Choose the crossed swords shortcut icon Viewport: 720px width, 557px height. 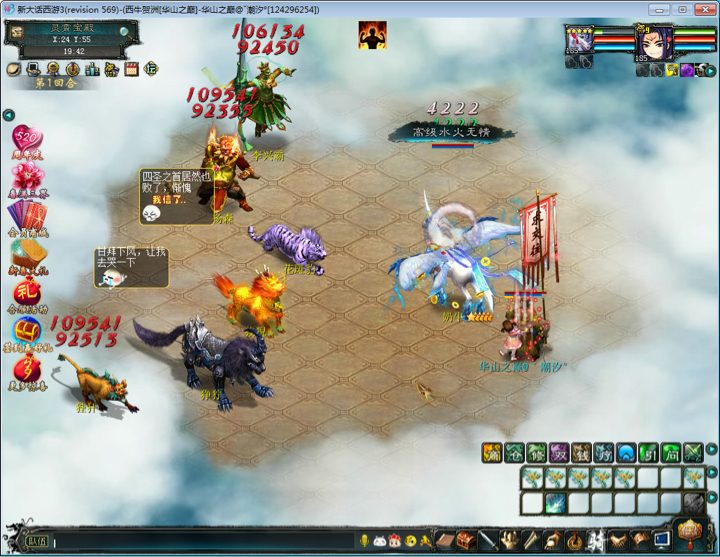click(693, 451)
